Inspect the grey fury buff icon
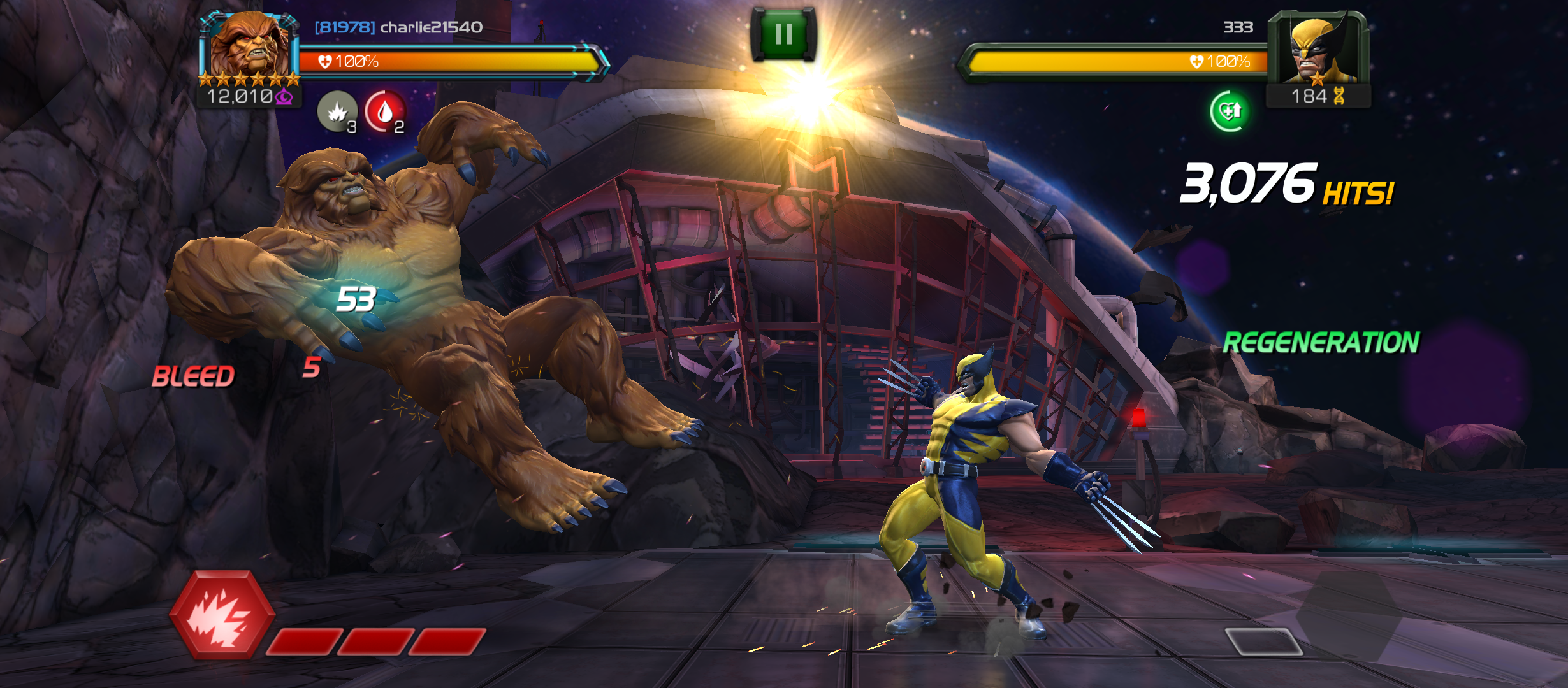 click(x=337, y=112)
